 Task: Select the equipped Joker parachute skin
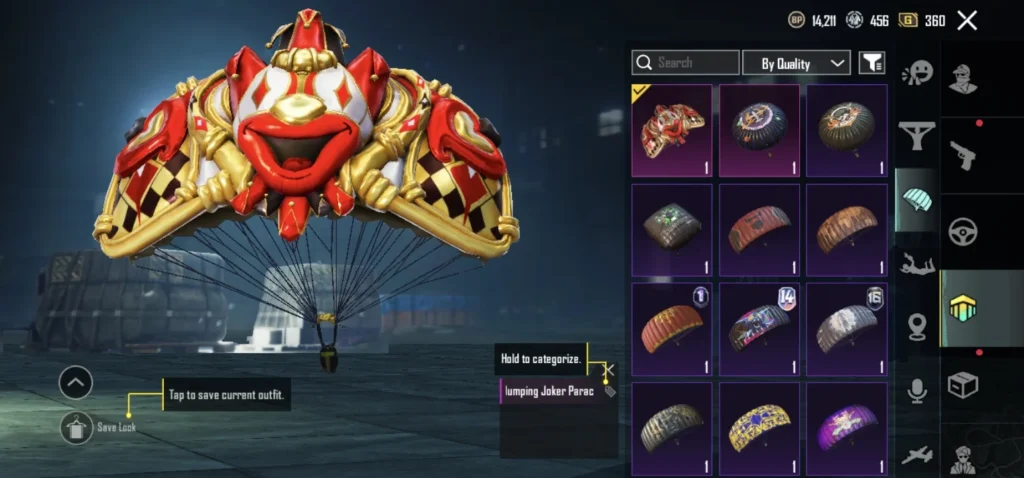click(671, 130)
